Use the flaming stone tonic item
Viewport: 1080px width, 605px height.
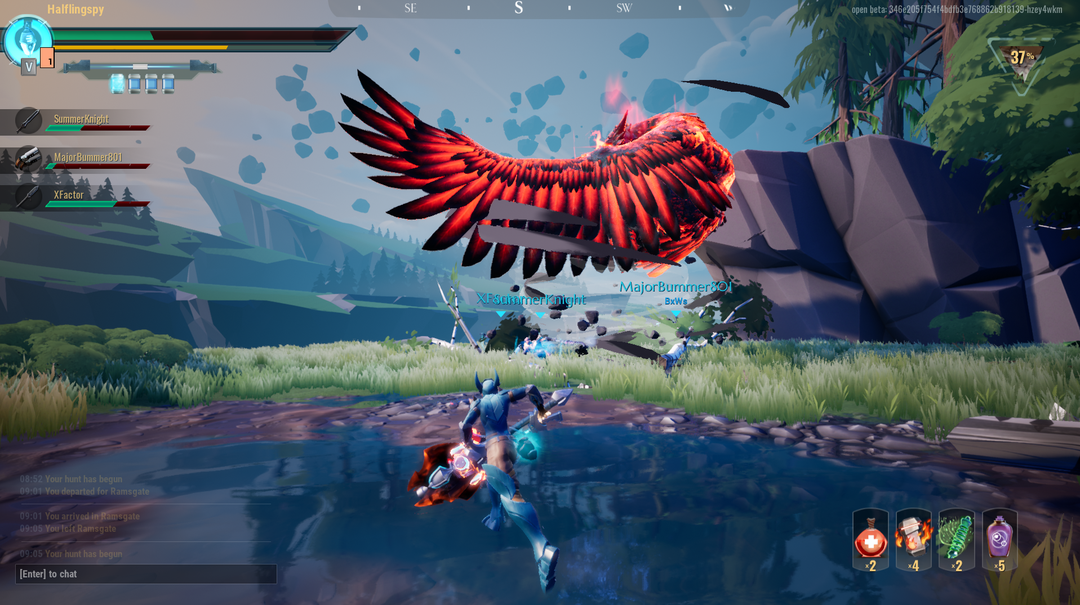pyautogui.click(x=913, y=540)
